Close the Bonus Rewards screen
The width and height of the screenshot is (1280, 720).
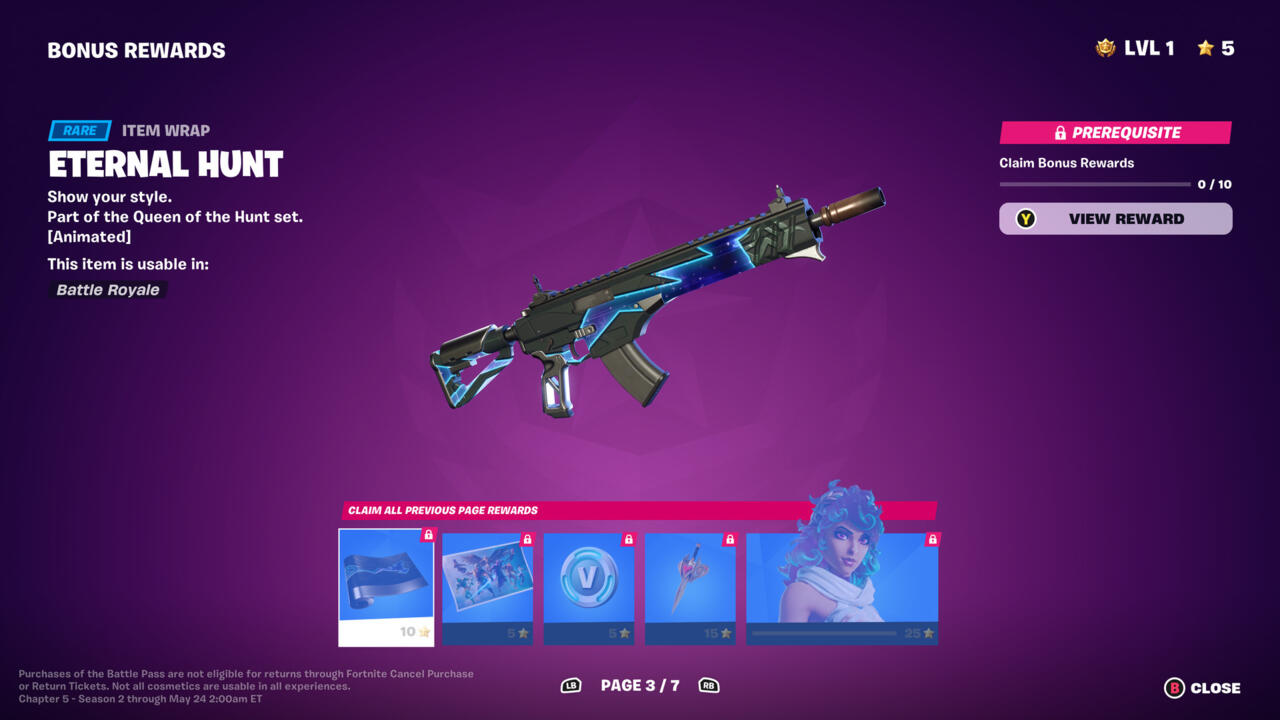click(x=1203, y=688)
